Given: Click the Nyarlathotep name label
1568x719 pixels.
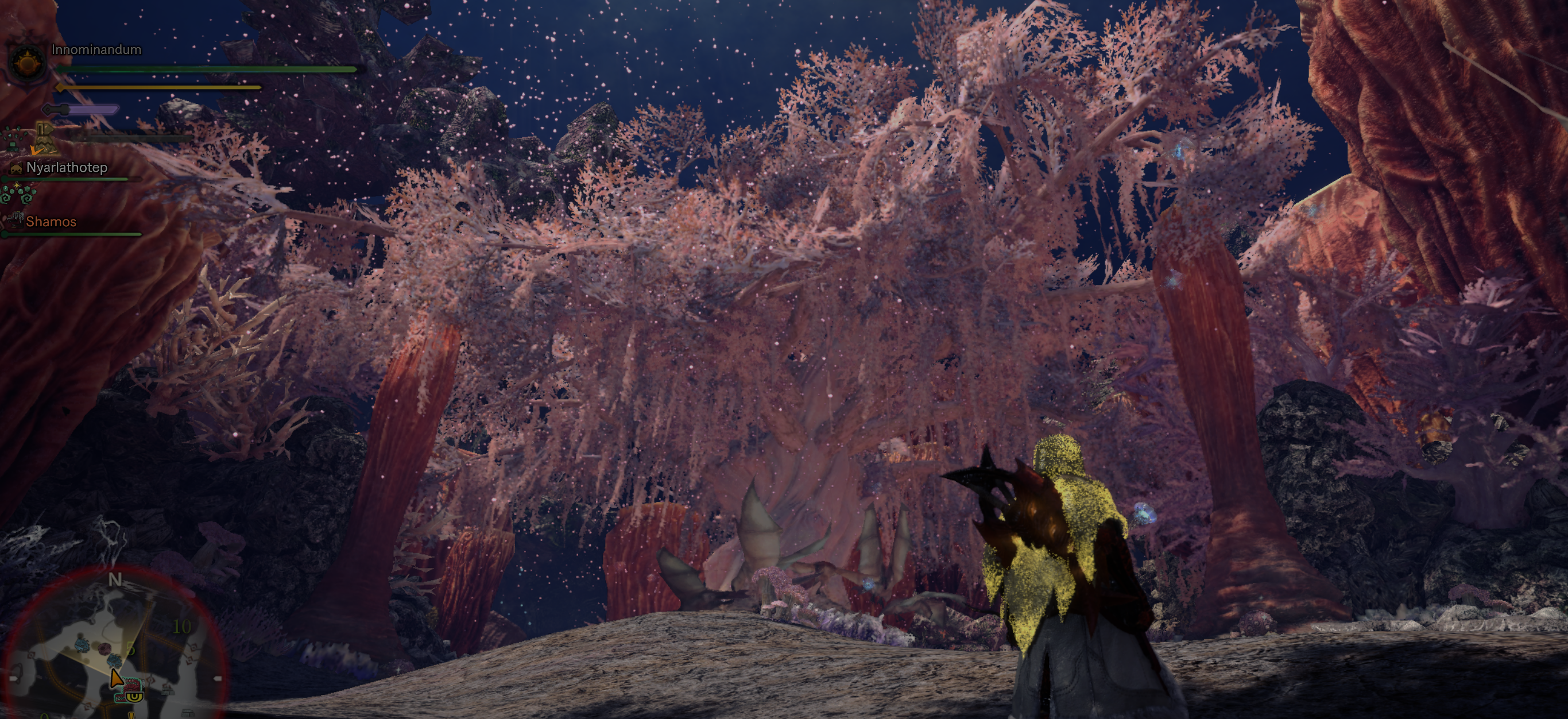Looking at the screenshot, I should (x=67, y=167).
